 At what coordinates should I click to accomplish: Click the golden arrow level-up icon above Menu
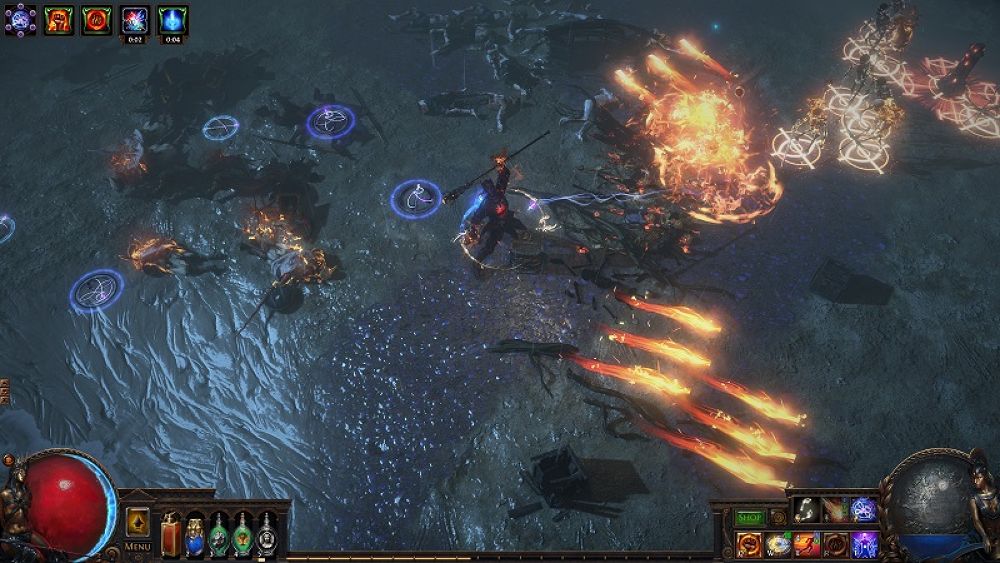click(137, 521)
